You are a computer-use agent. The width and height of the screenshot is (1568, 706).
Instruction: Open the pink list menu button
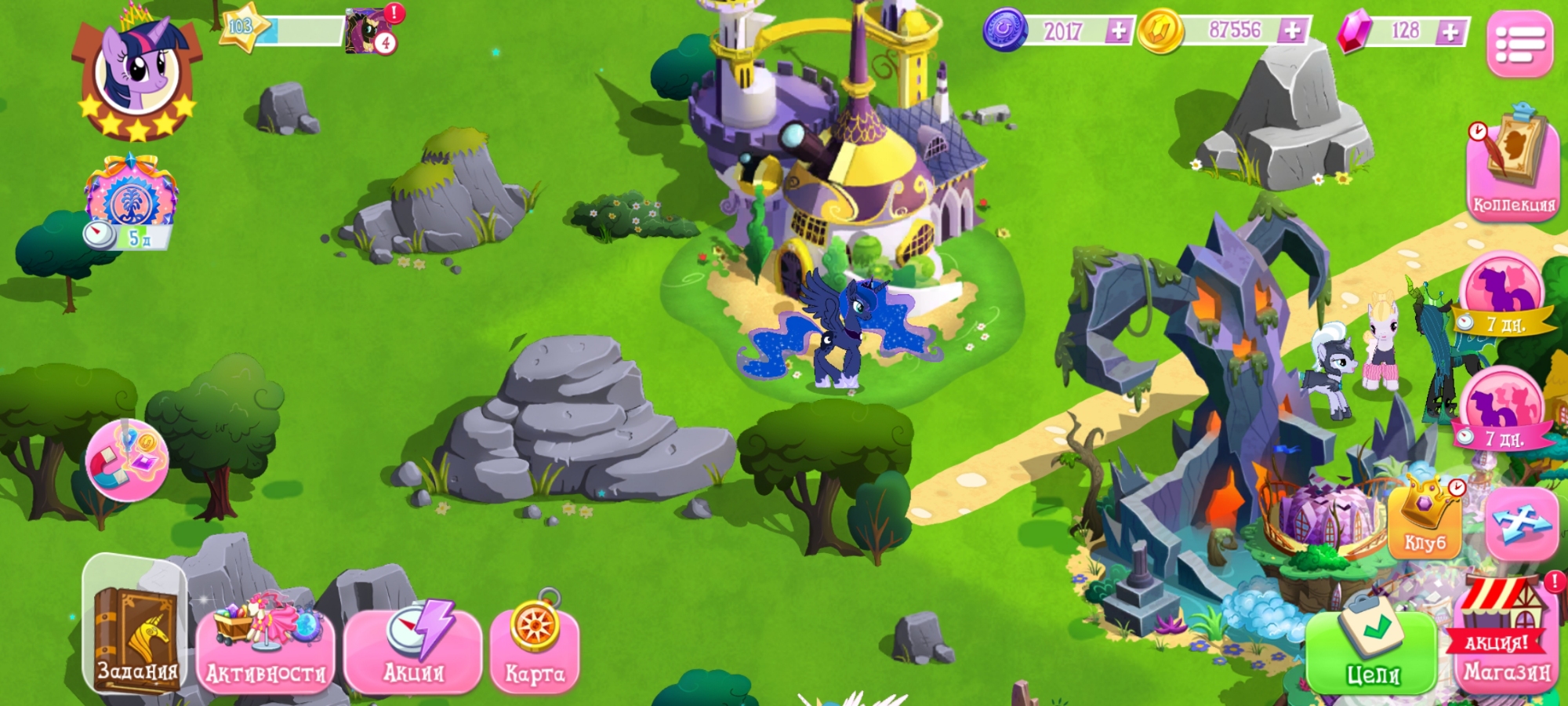pyautogui.click(x=1520, y=44)
